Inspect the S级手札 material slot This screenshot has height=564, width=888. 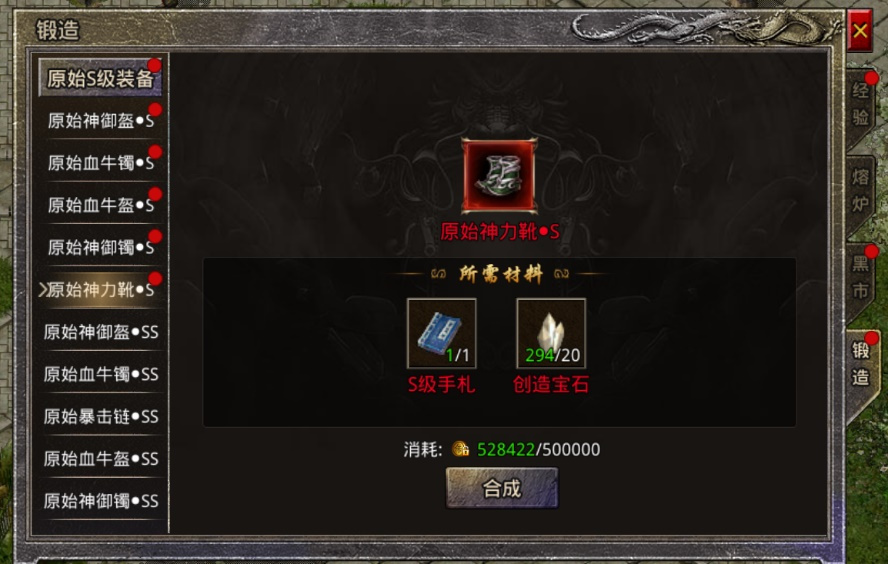coord(441,333)
